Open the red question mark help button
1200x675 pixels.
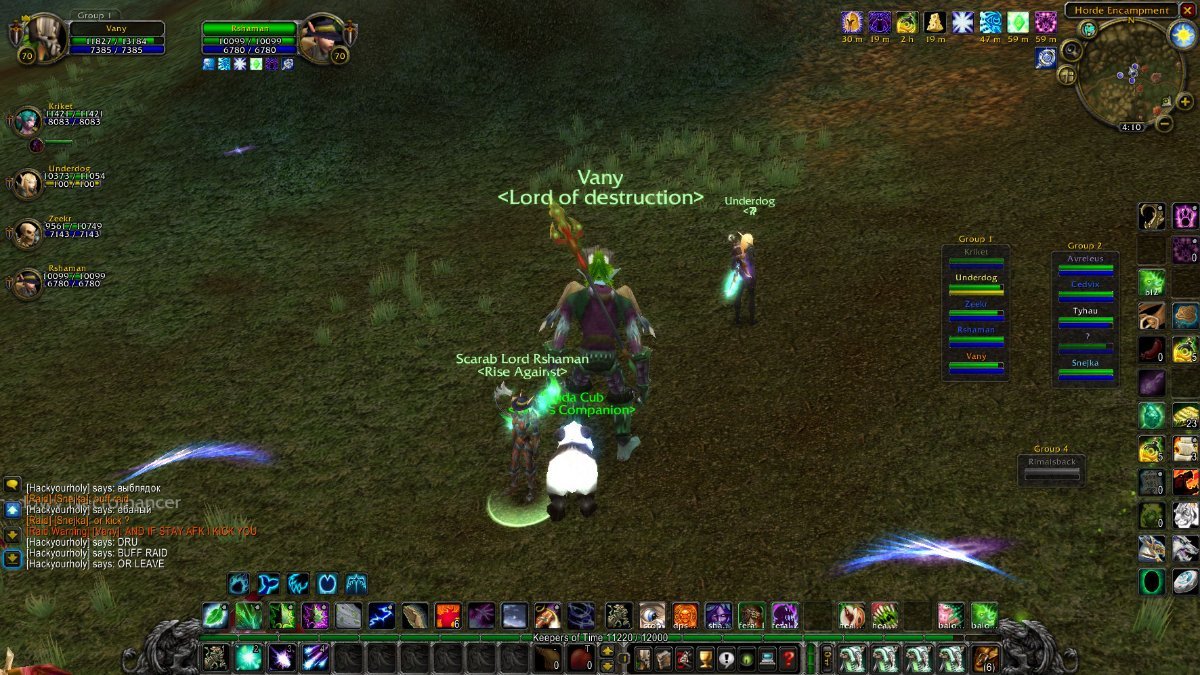pyautogui.click(x=789, y=659)
